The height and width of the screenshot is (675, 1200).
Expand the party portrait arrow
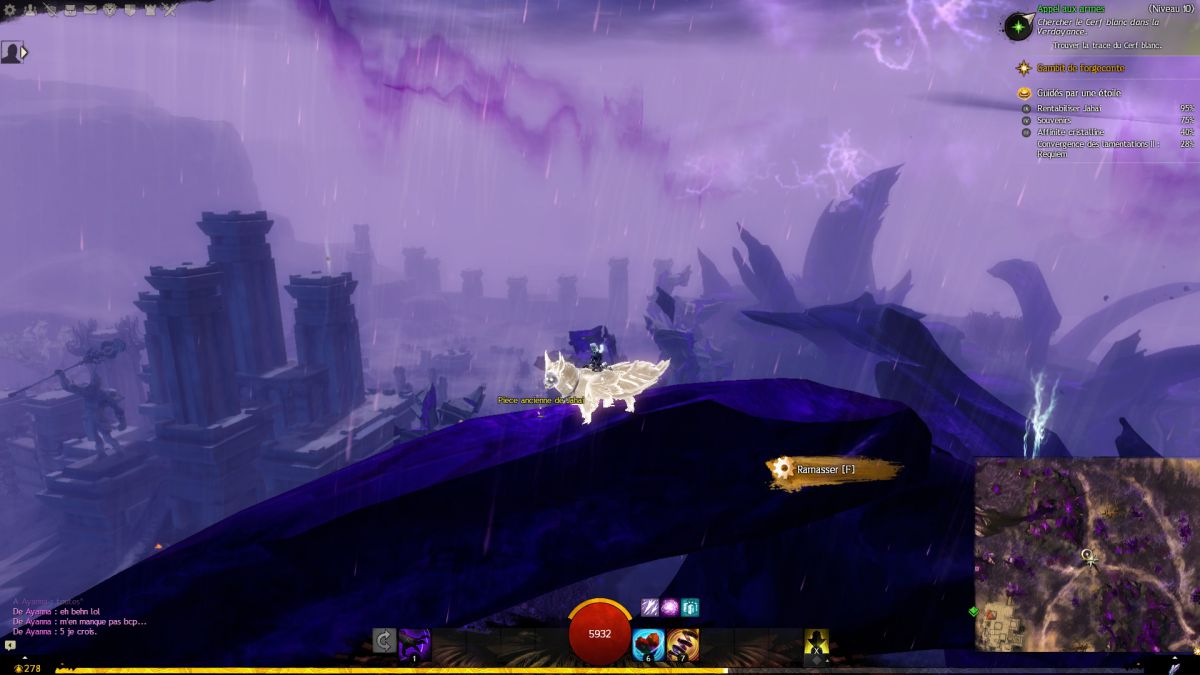(24, 52)
